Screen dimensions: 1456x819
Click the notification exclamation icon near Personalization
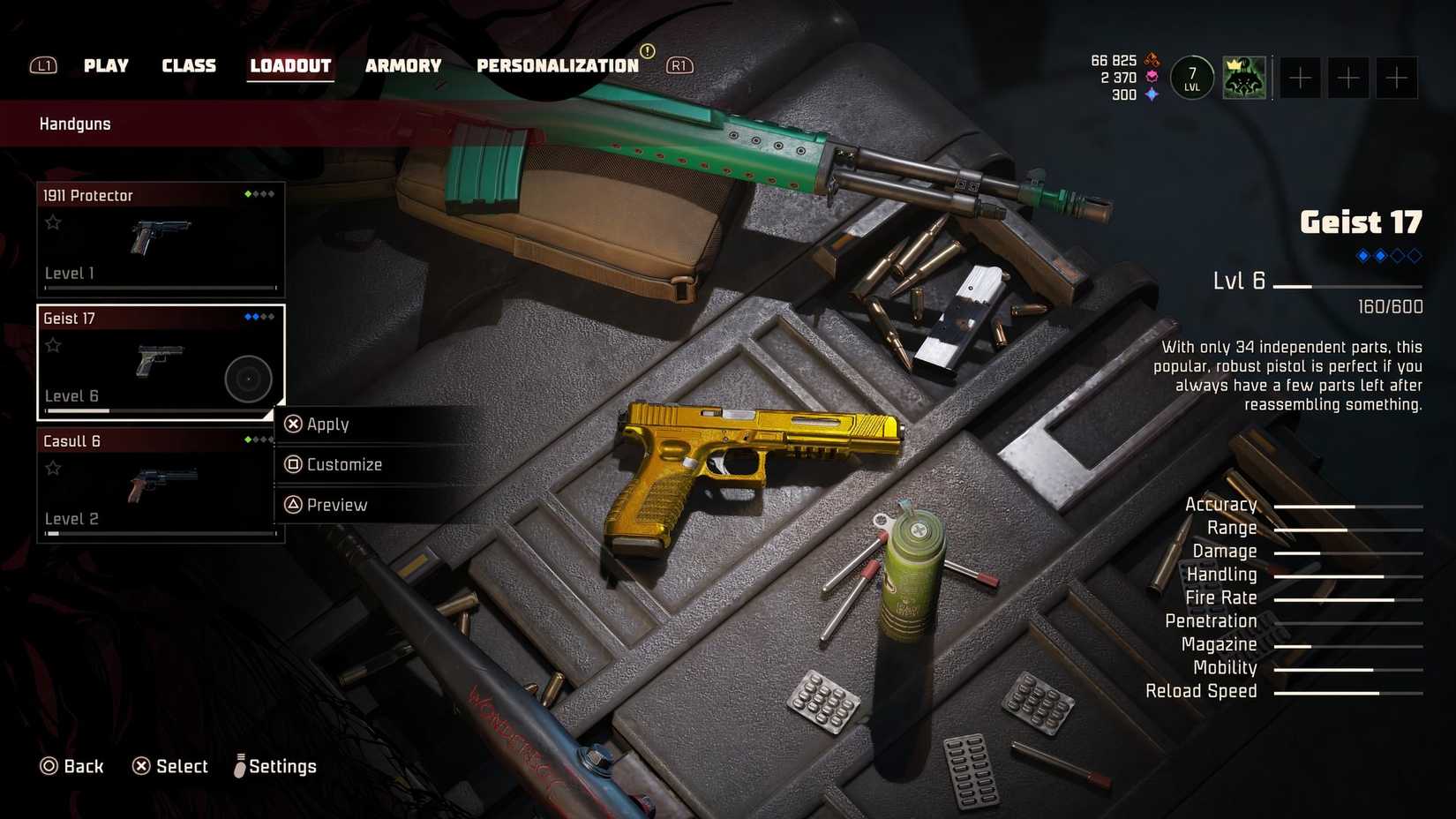click(647, 53)
